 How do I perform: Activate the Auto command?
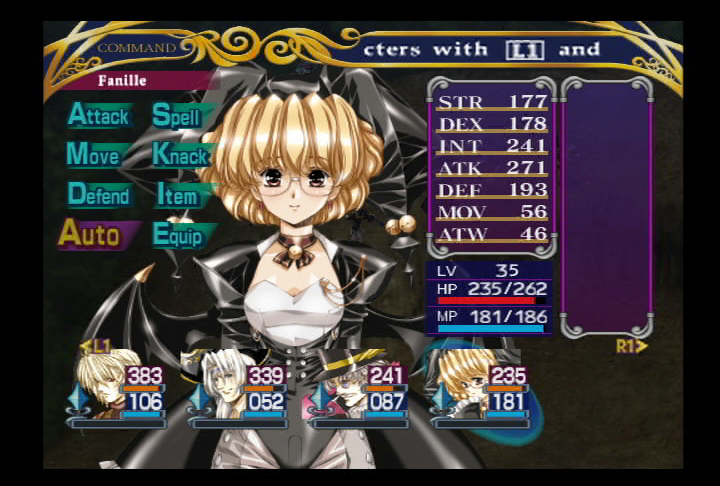89,235
